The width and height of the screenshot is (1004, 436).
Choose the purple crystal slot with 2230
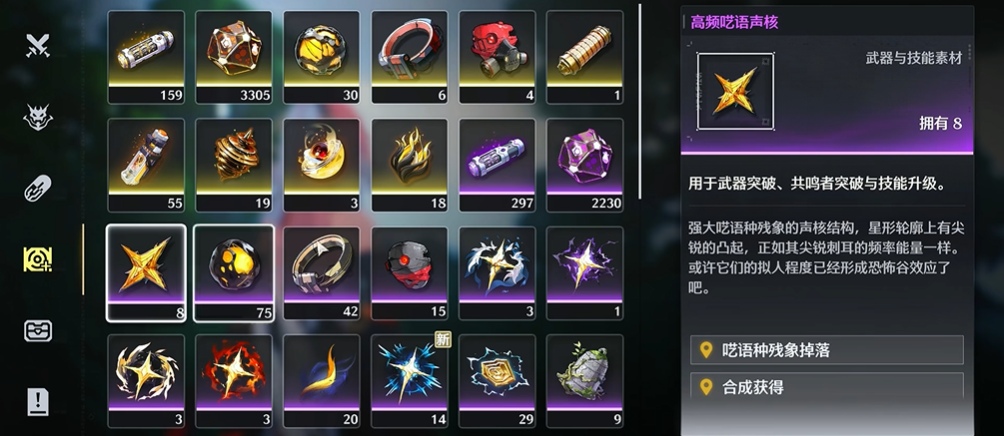(x=585, y=164)
